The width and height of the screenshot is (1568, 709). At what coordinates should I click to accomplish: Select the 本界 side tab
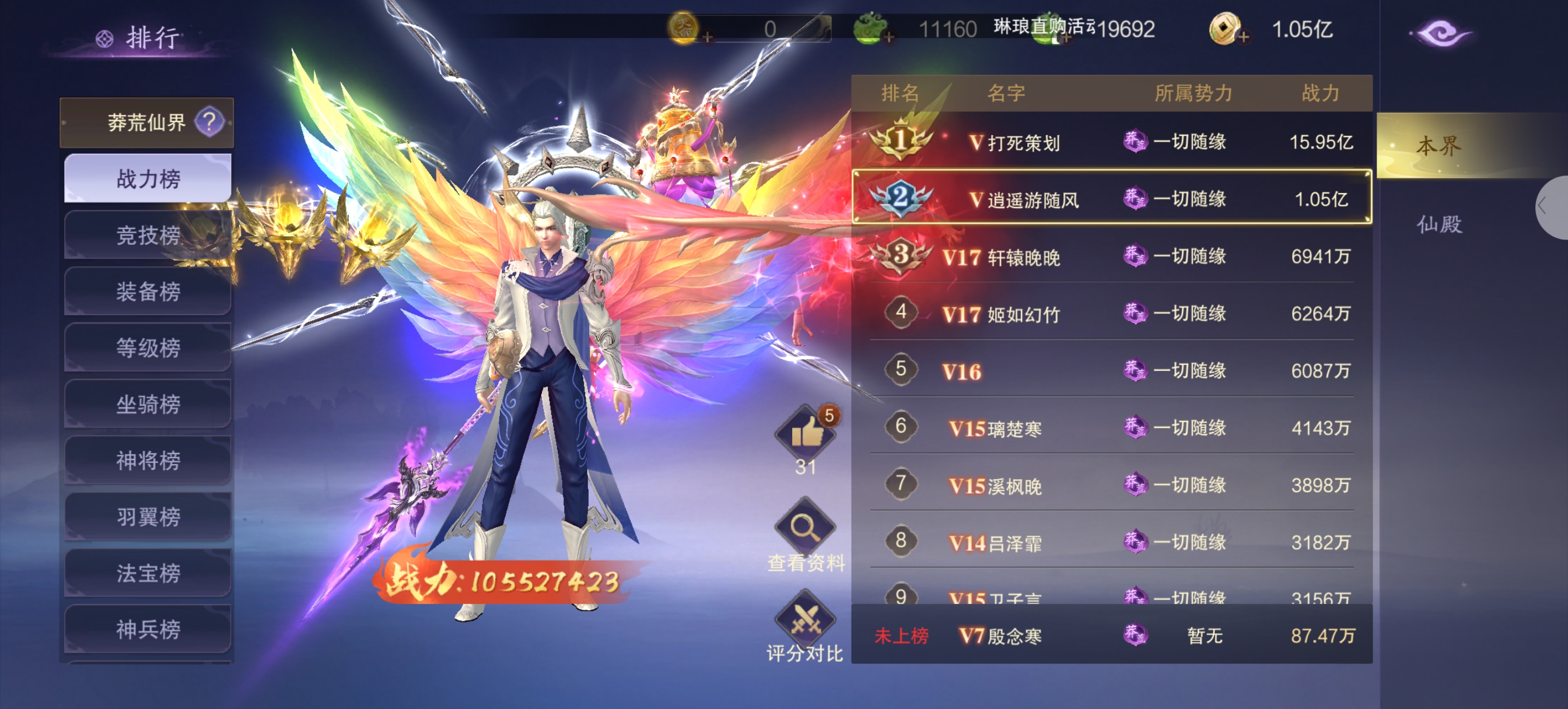coord(1439,146)
